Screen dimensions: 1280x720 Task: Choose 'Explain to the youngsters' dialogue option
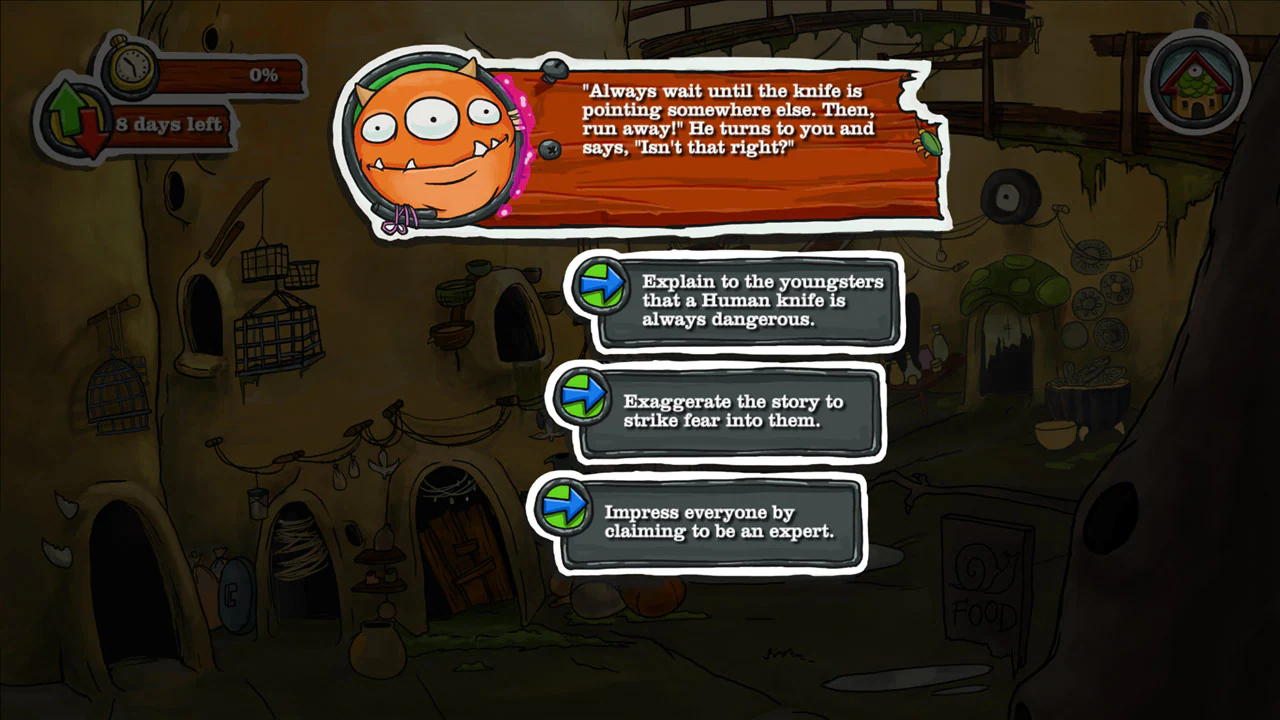(762, 302)
